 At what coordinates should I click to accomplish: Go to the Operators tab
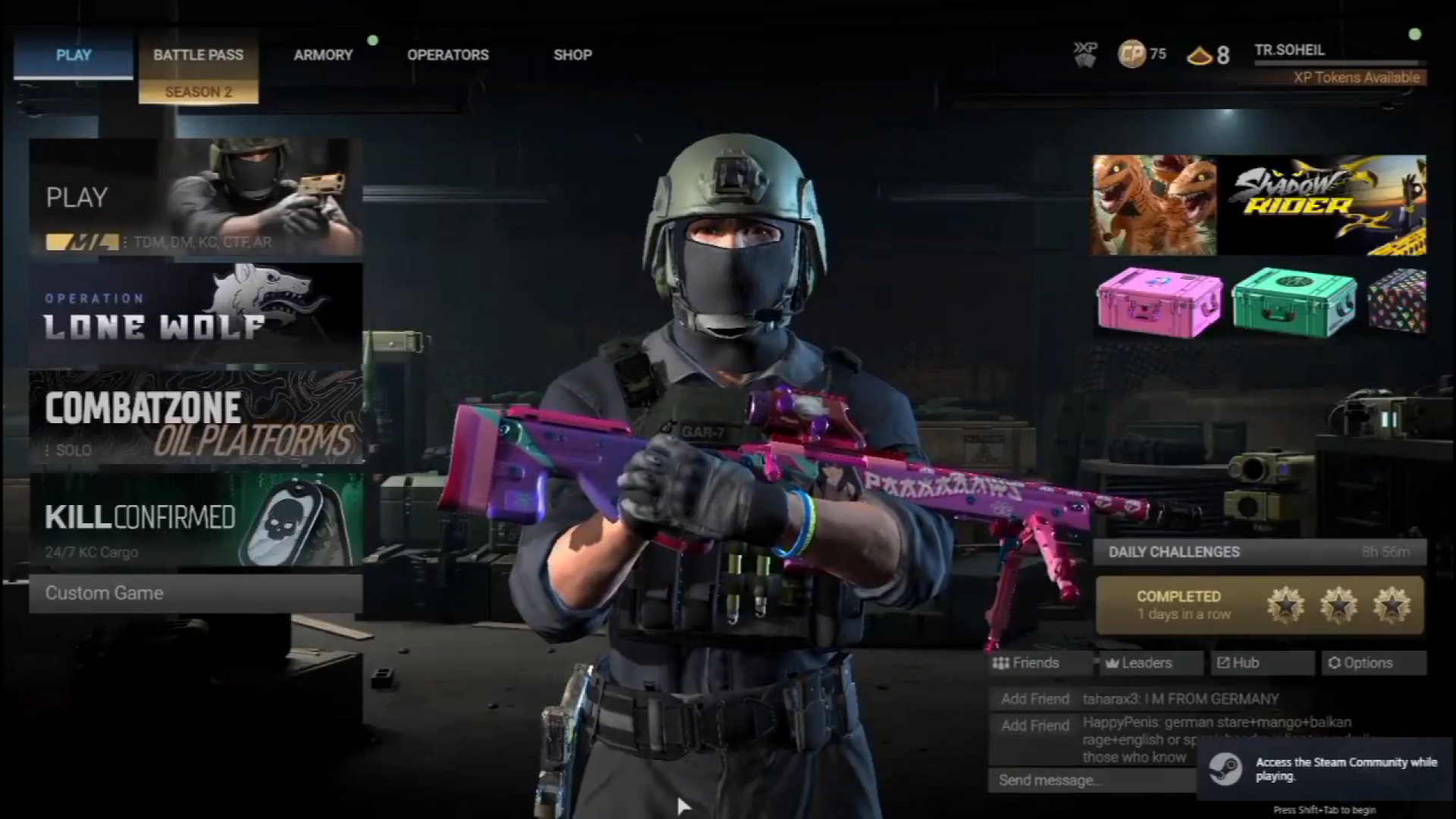(447, 55)
